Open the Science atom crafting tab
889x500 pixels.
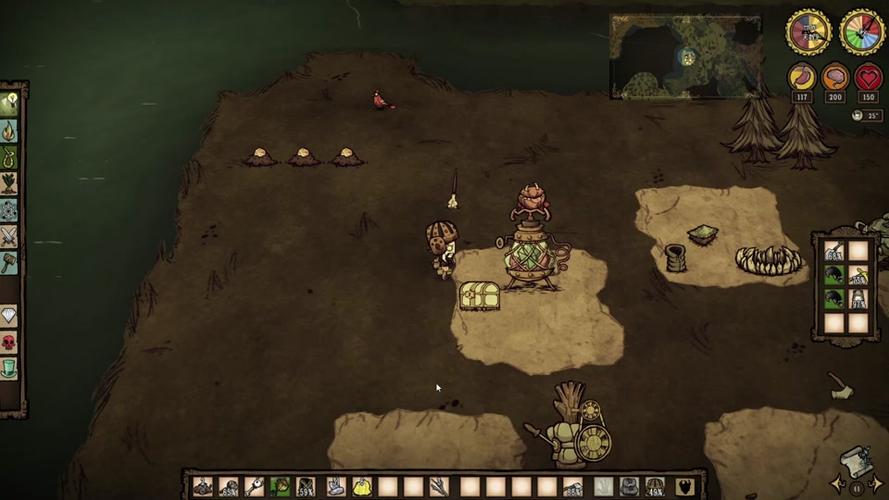pyautogui.click(x=10, y=210)
